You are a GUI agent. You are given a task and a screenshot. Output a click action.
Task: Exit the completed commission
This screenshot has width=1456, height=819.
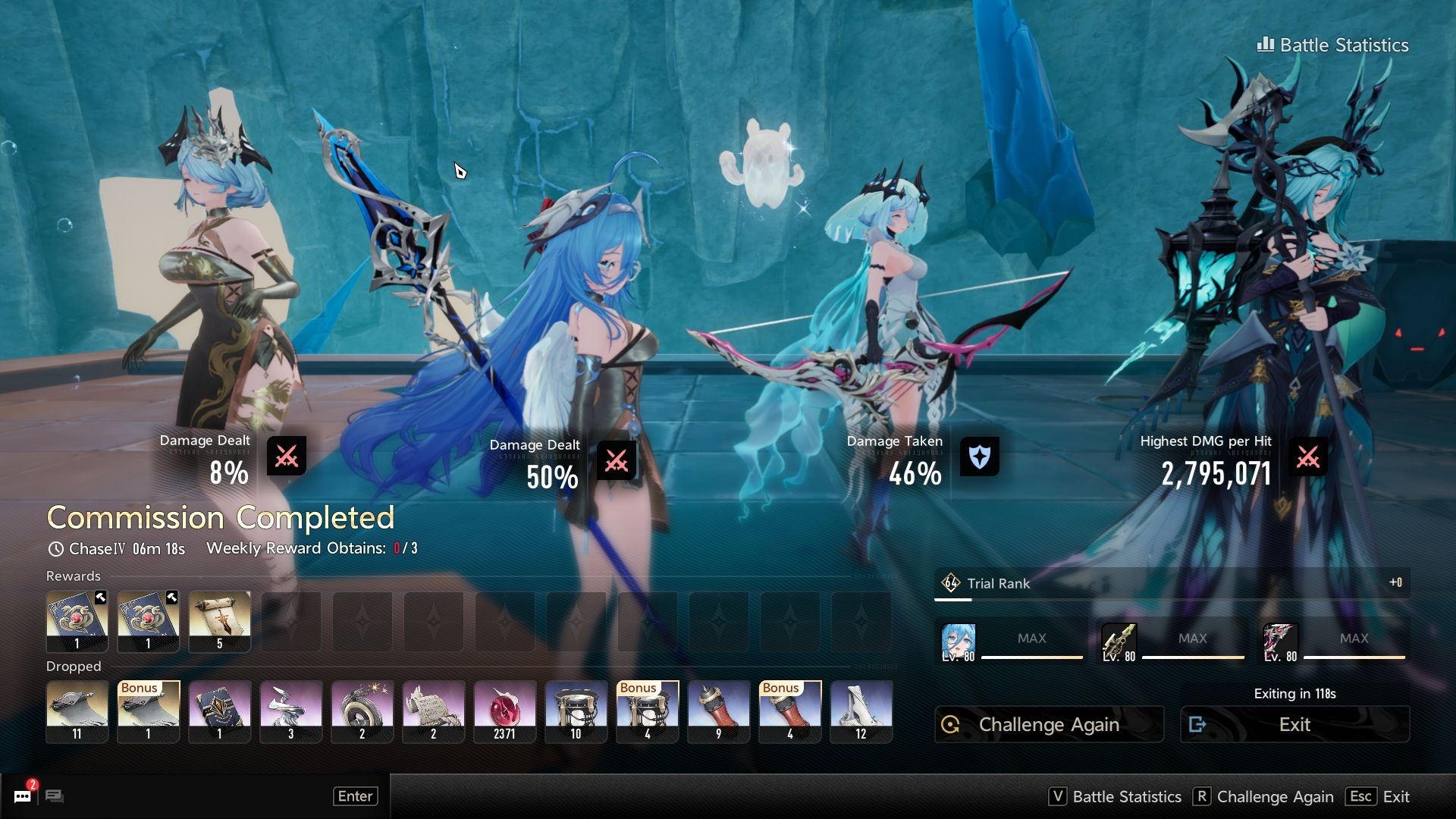coord(1294,724)
